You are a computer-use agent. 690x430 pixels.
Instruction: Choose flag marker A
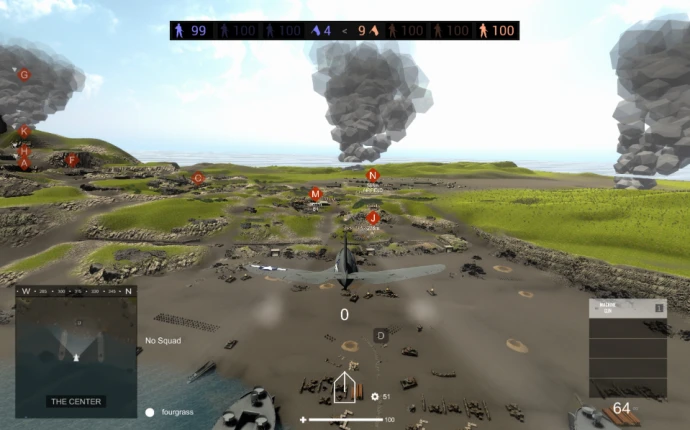click(25, 163)
